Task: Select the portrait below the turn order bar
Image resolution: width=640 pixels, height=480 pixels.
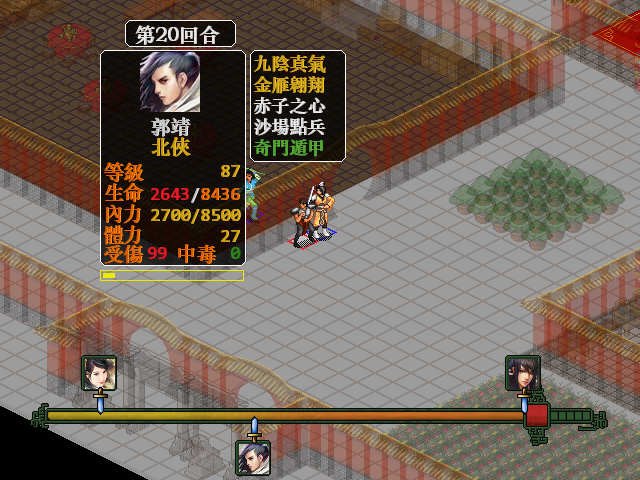Action: 253,457
